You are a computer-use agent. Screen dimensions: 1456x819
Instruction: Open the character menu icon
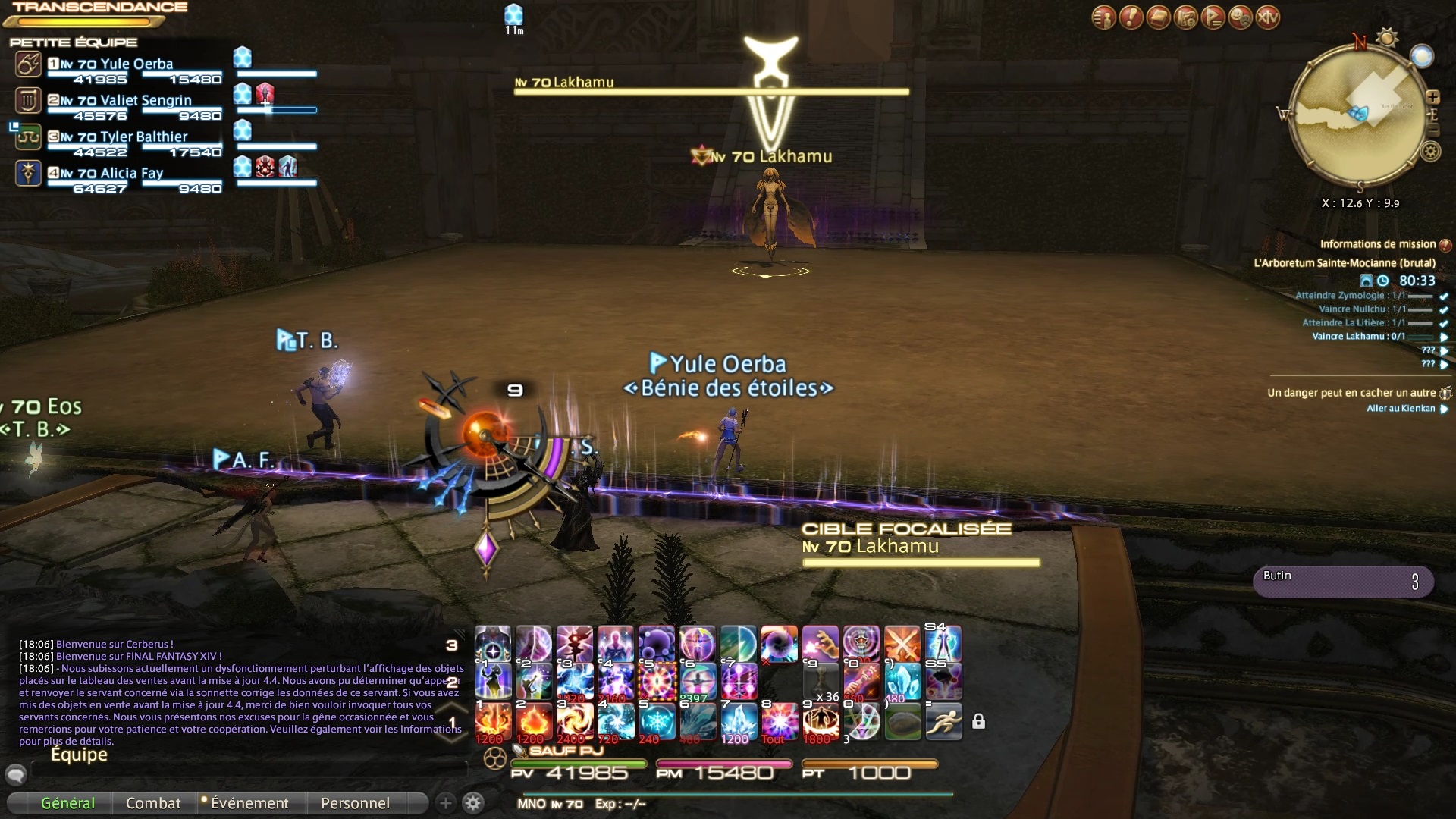1103,17
